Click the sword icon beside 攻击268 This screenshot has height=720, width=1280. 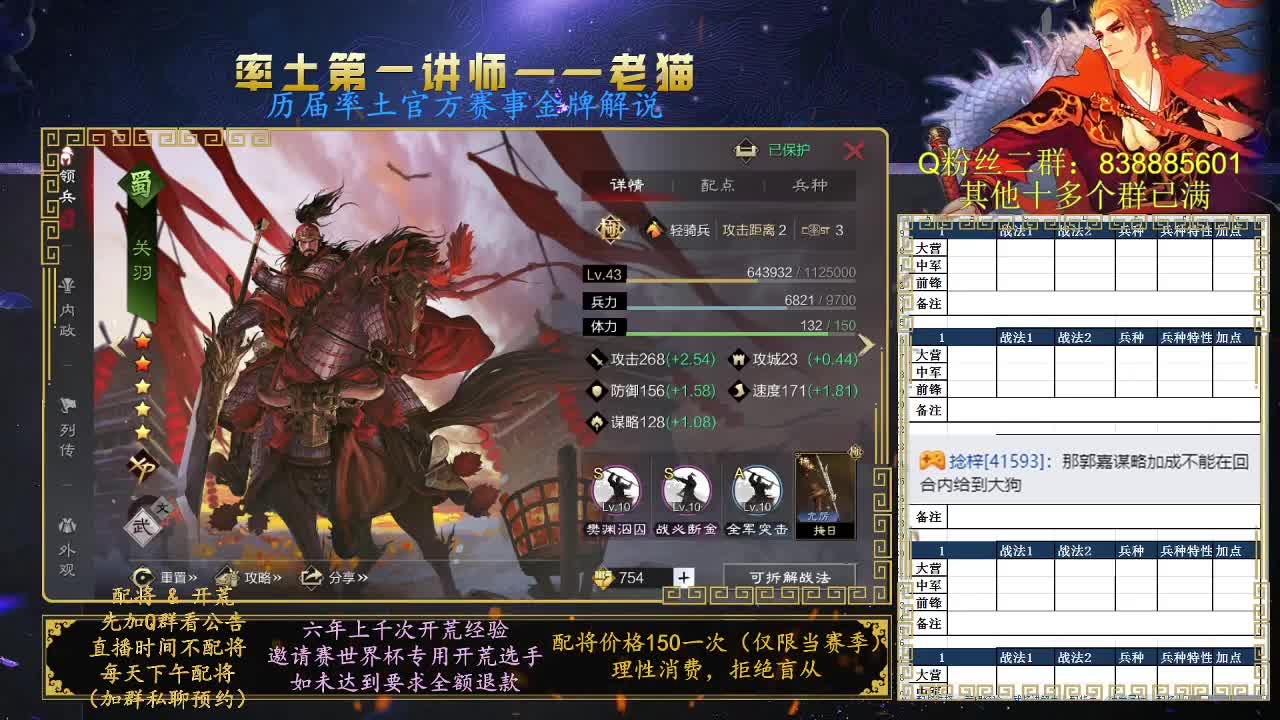(x=597, y=358)
